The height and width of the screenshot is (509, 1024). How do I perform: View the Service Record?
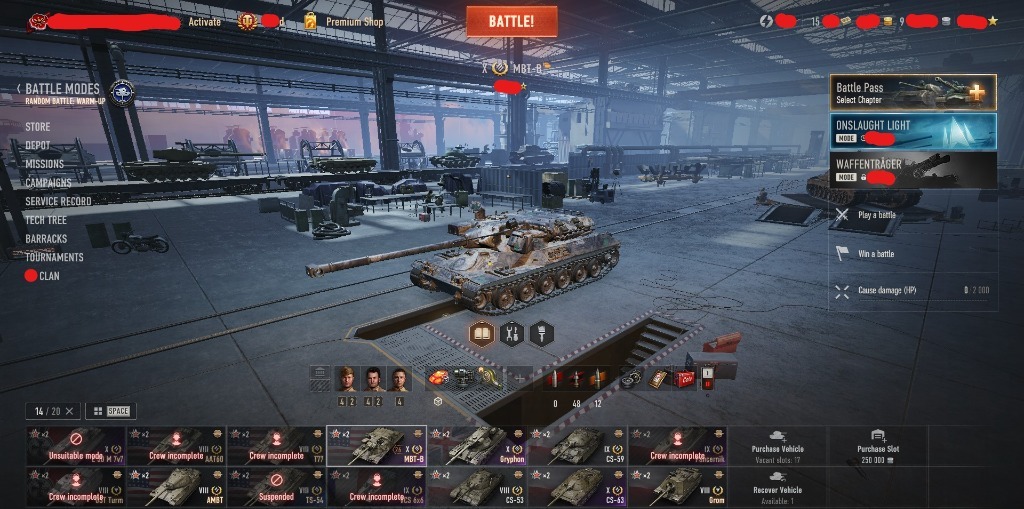click(x=58, y=201)
